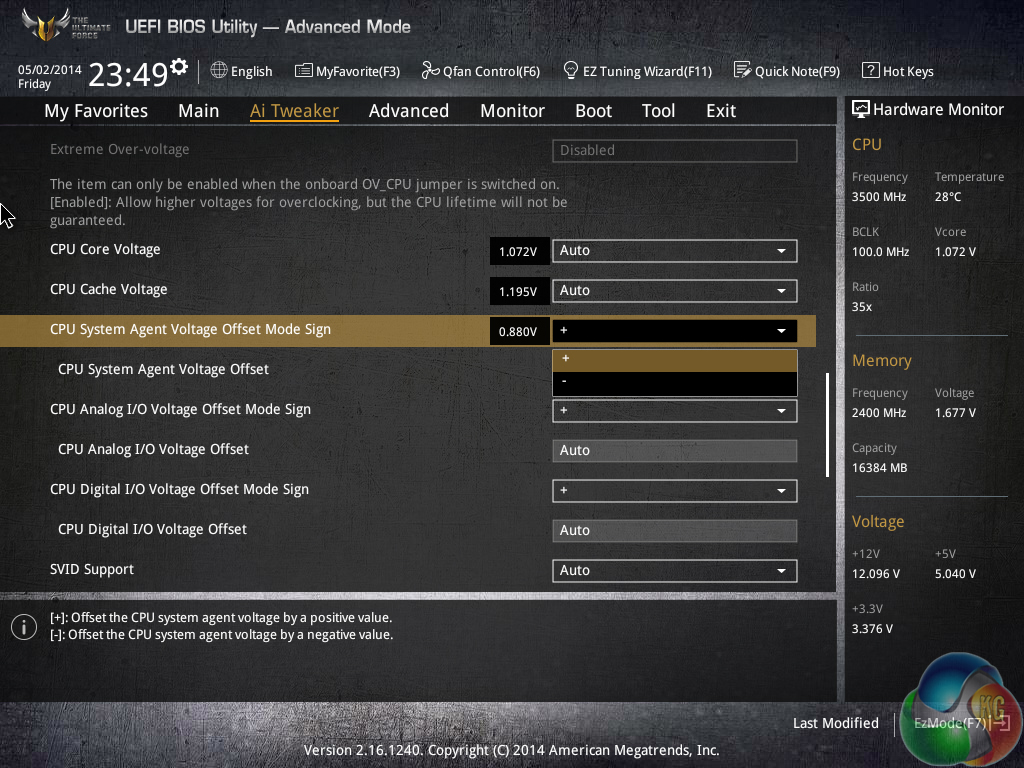This screenshot has height=768, width=1024.
Task: Open MyFavorite(F3) shortcut
Action: click(347, 71)
